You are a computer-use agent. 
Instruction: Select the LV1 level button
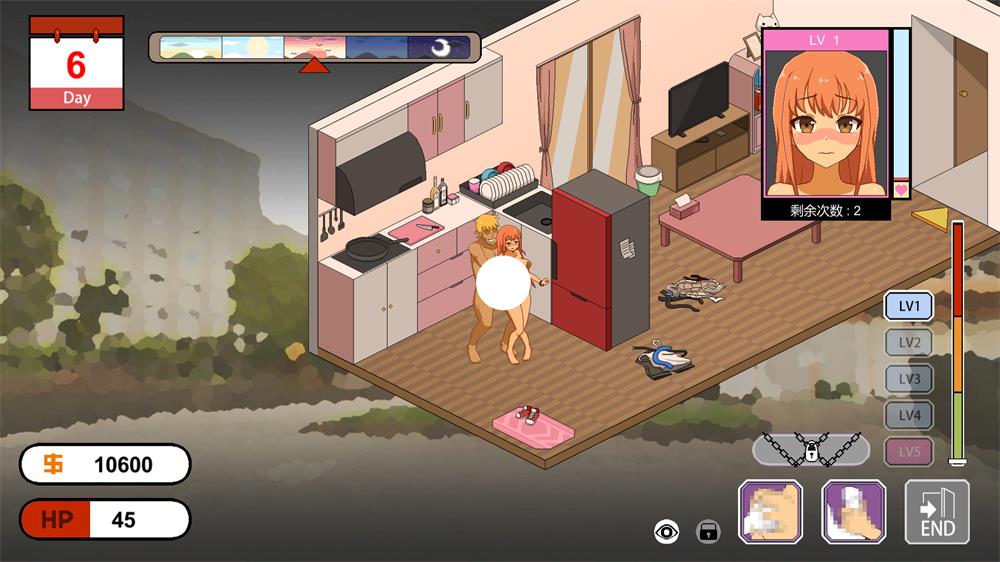pos(909,306)
